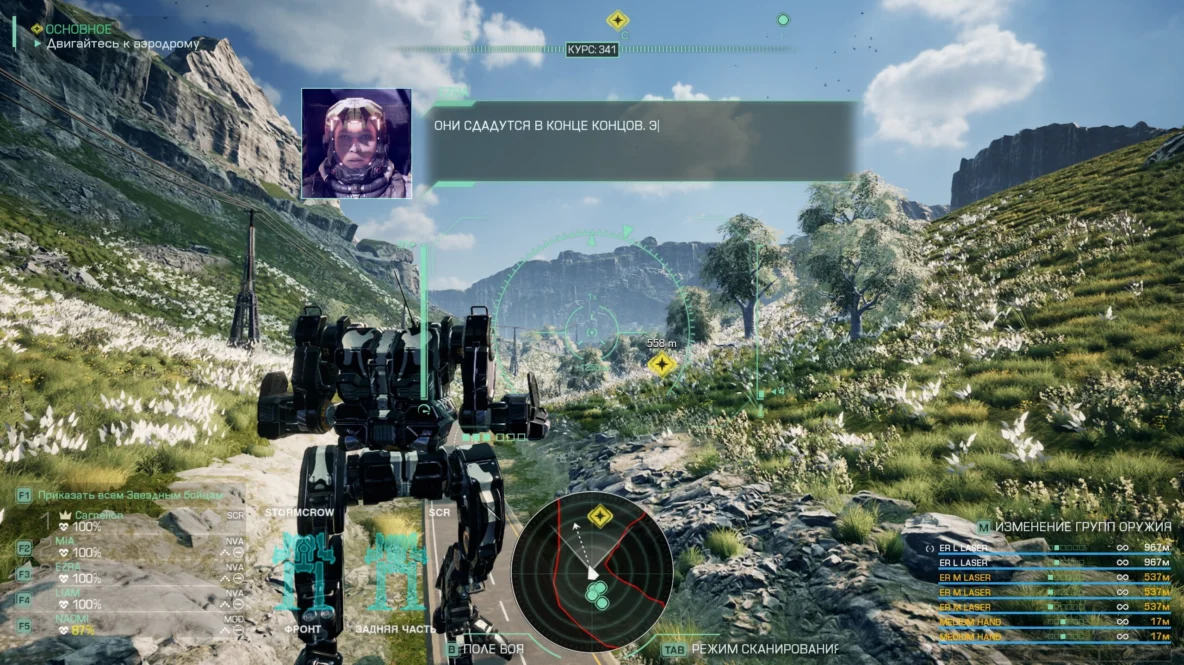Screen dimensions: 1184x665
Task: Select the main objective tracker about the airfield
Action: click(122, 44)
